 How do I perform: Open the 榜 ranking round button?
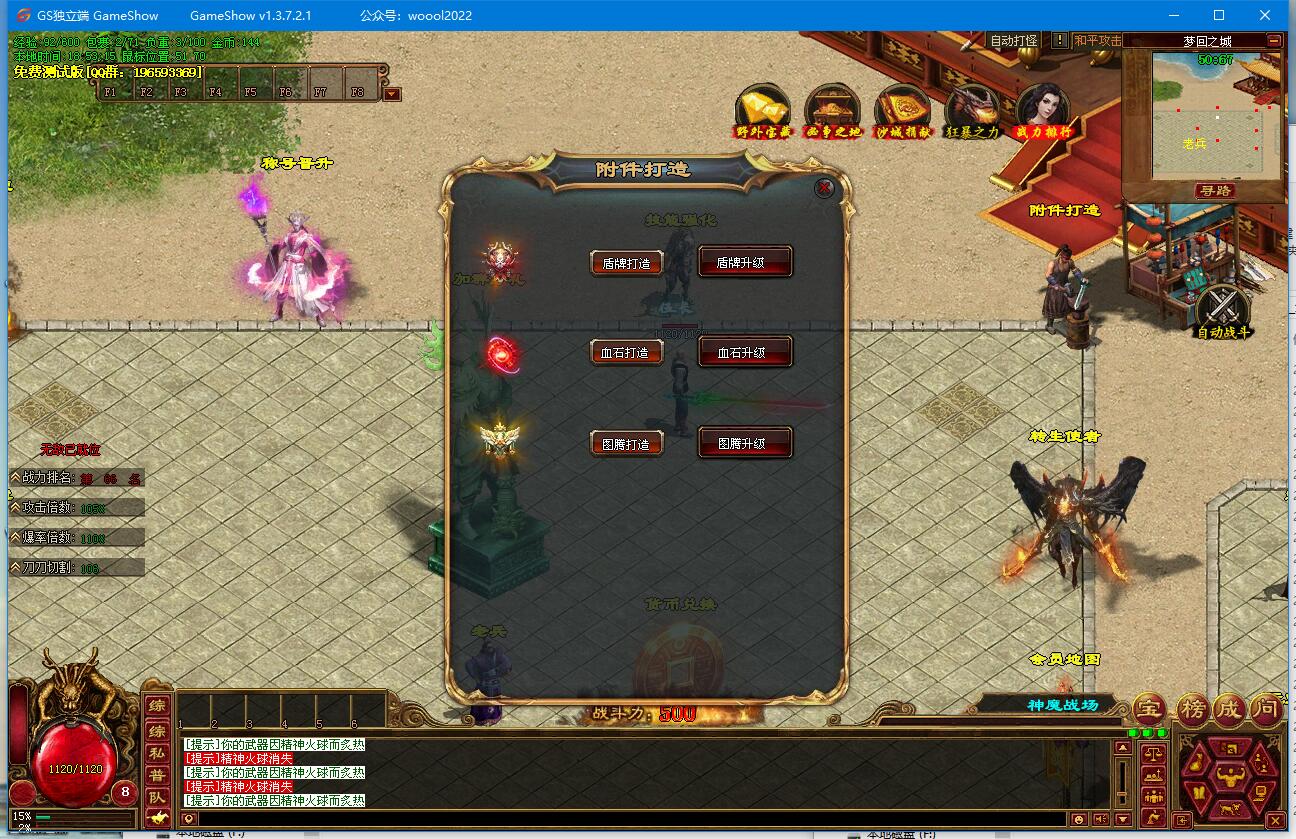pos(1193,709)
